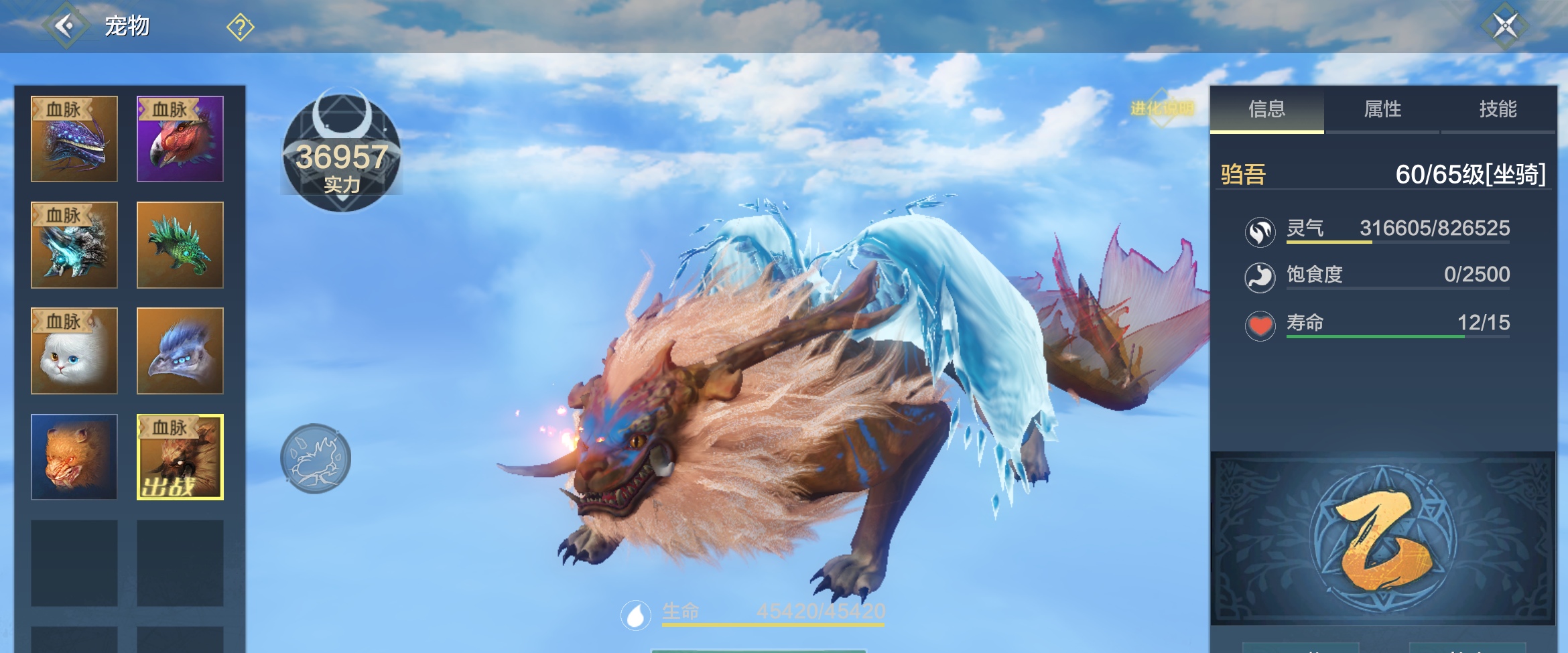Viewport: 1568px width, 653px height.
Task: Select the white cat pet
Action: tap(74, 351)
